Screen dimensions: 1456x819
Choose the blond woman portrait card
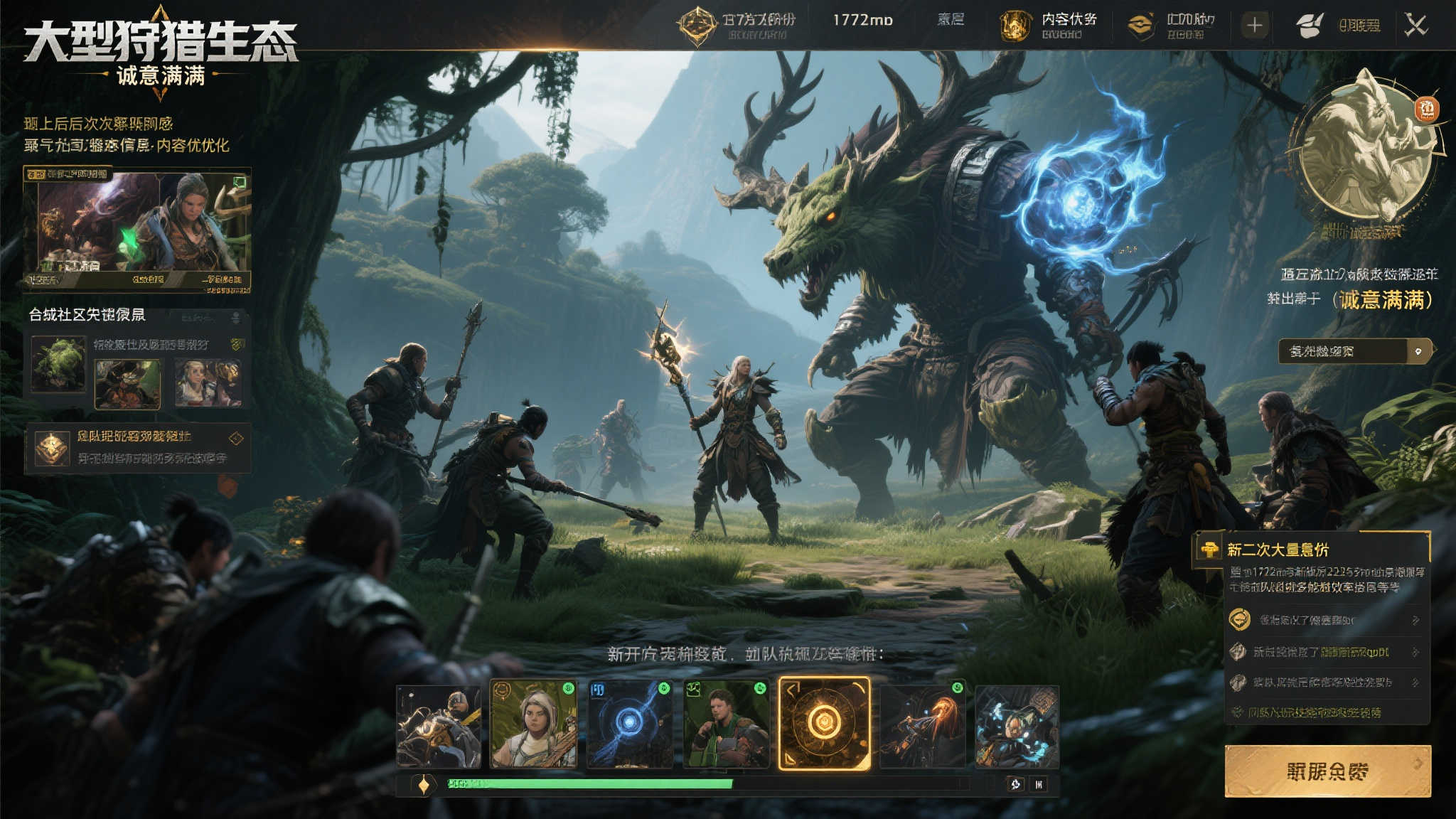coord(533,724)
